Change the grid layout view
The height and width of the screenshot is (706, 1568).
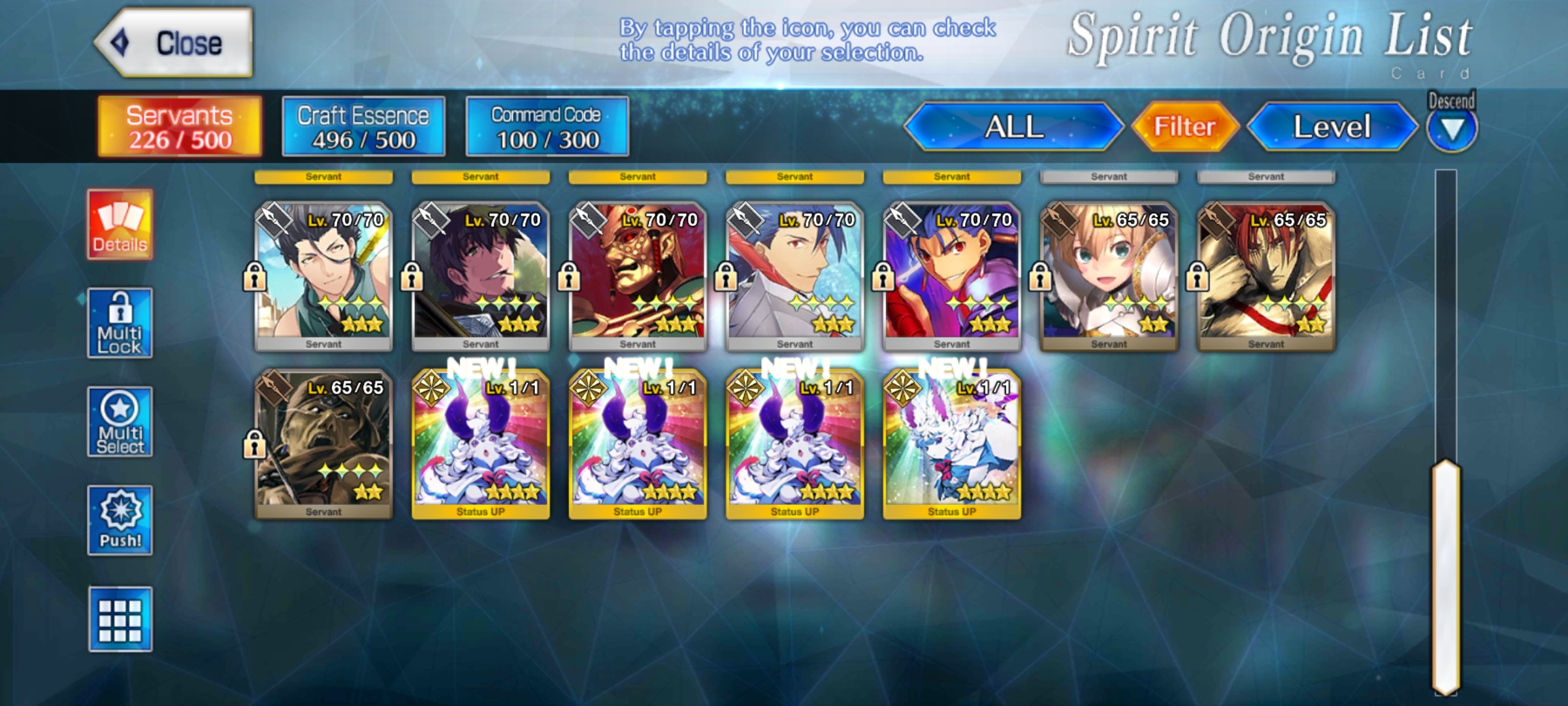[x=120, y=619]
